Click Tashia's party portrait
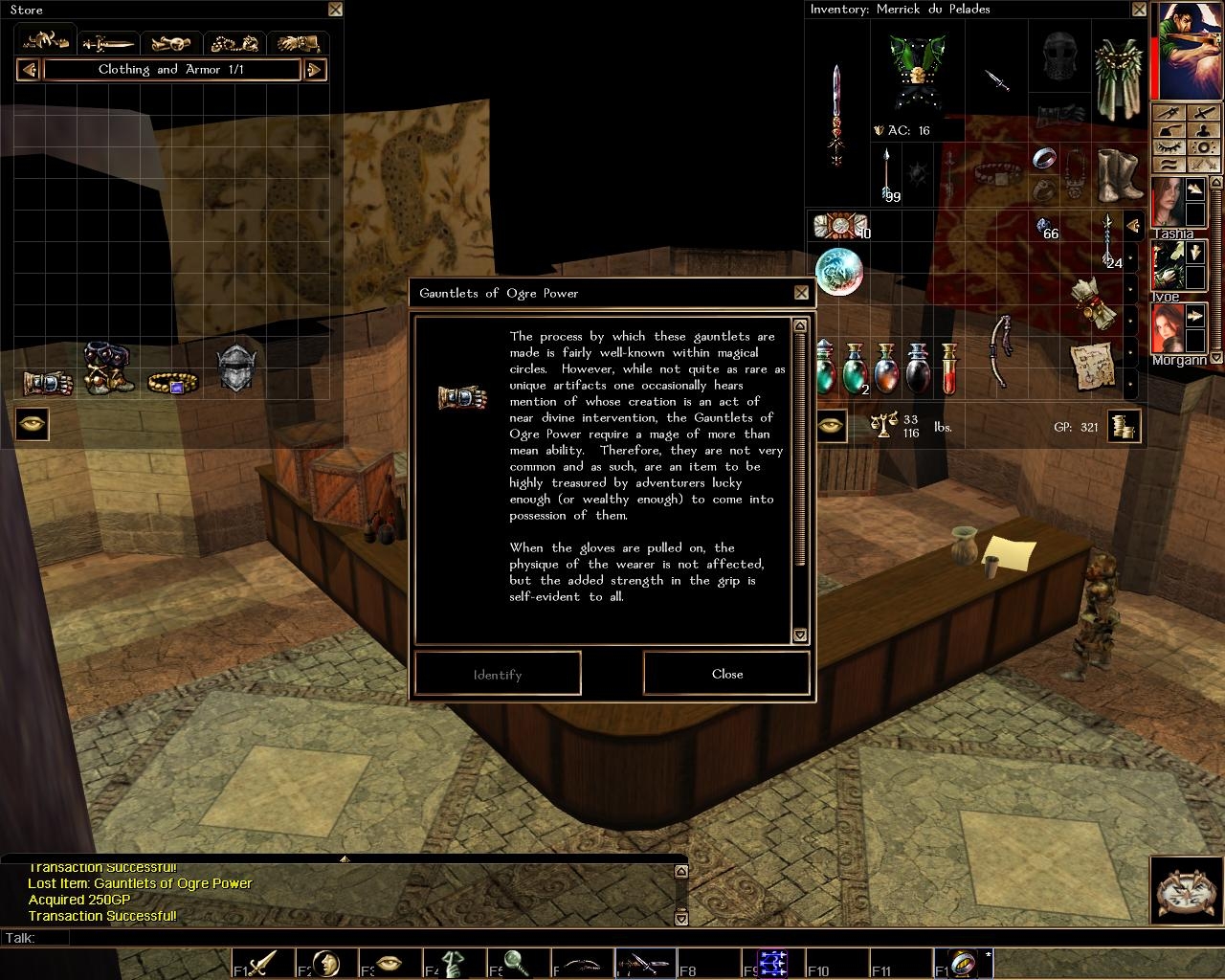Viewport: 1225px width, 980px height. tap(1168, 203)
